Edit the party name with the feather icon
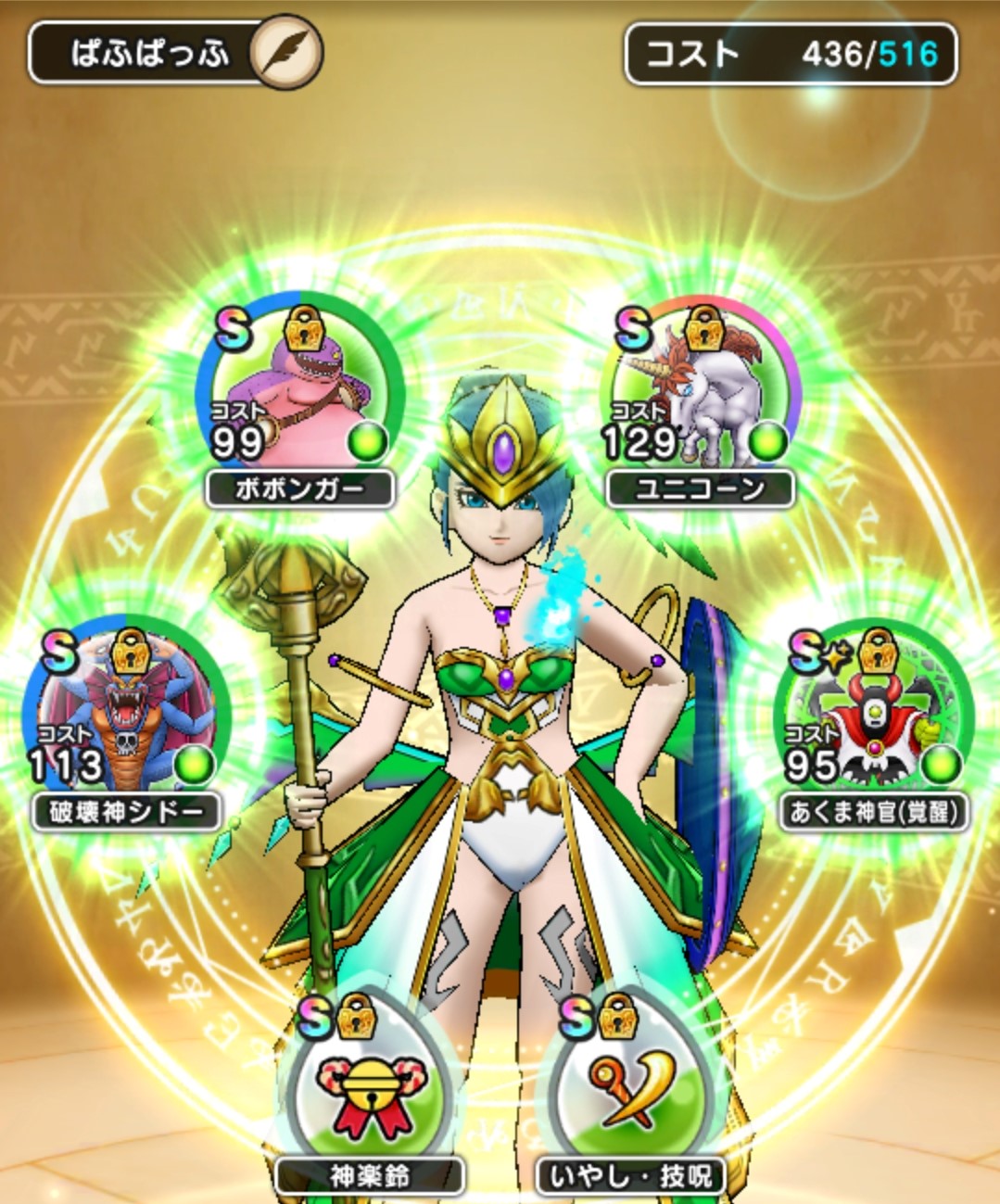Viewport: 1000px width, 1204px height. (x=285, y=52)
